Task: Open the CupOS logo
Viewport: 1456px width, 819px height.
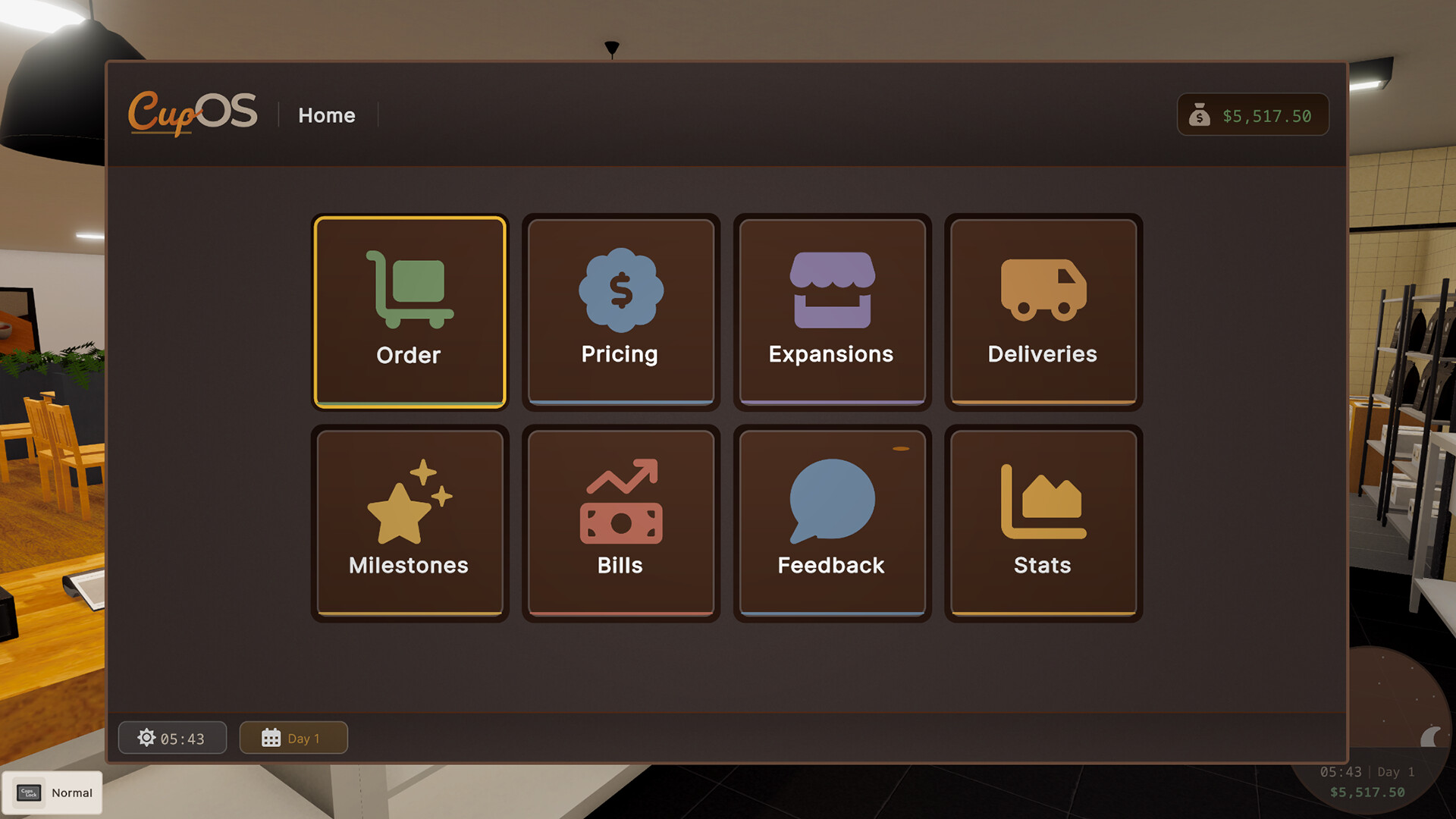Action: [x=193, y=112]
